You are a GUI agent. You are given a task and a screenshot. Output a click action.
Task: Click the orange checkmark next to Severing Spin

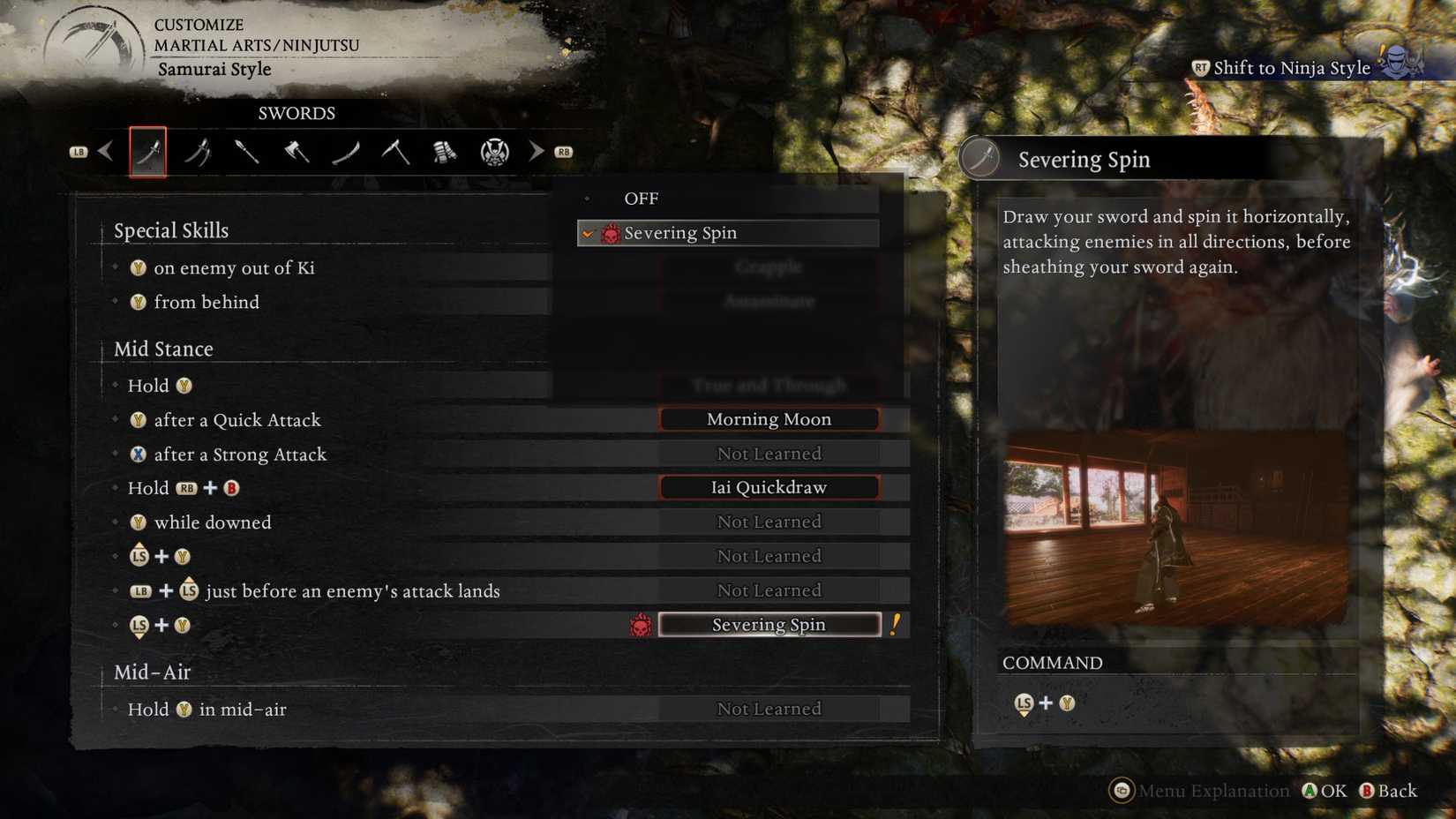[x=587, y=232]
